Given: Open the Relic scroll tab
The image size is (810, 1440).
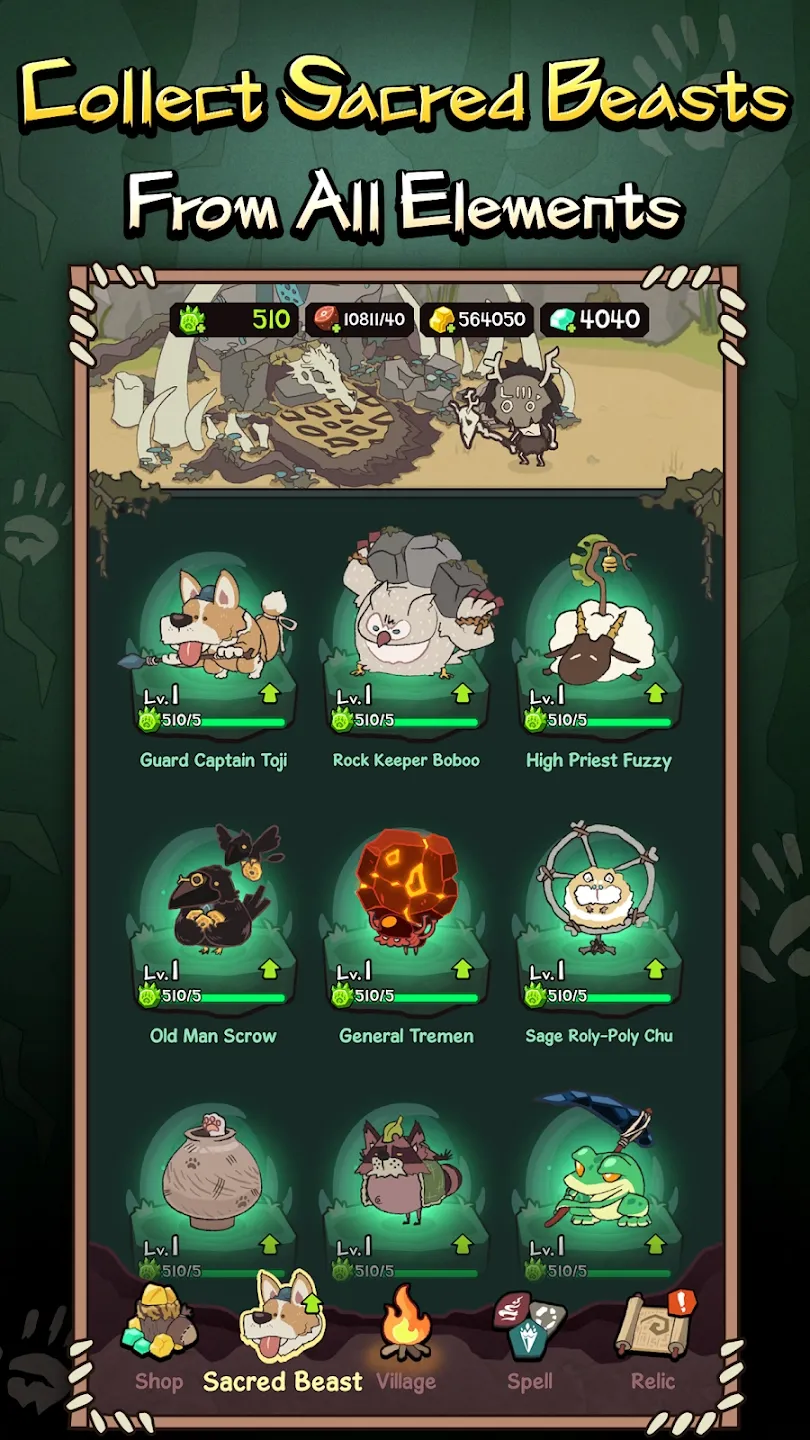Looking at the screenshot, I should [653, 1340].
